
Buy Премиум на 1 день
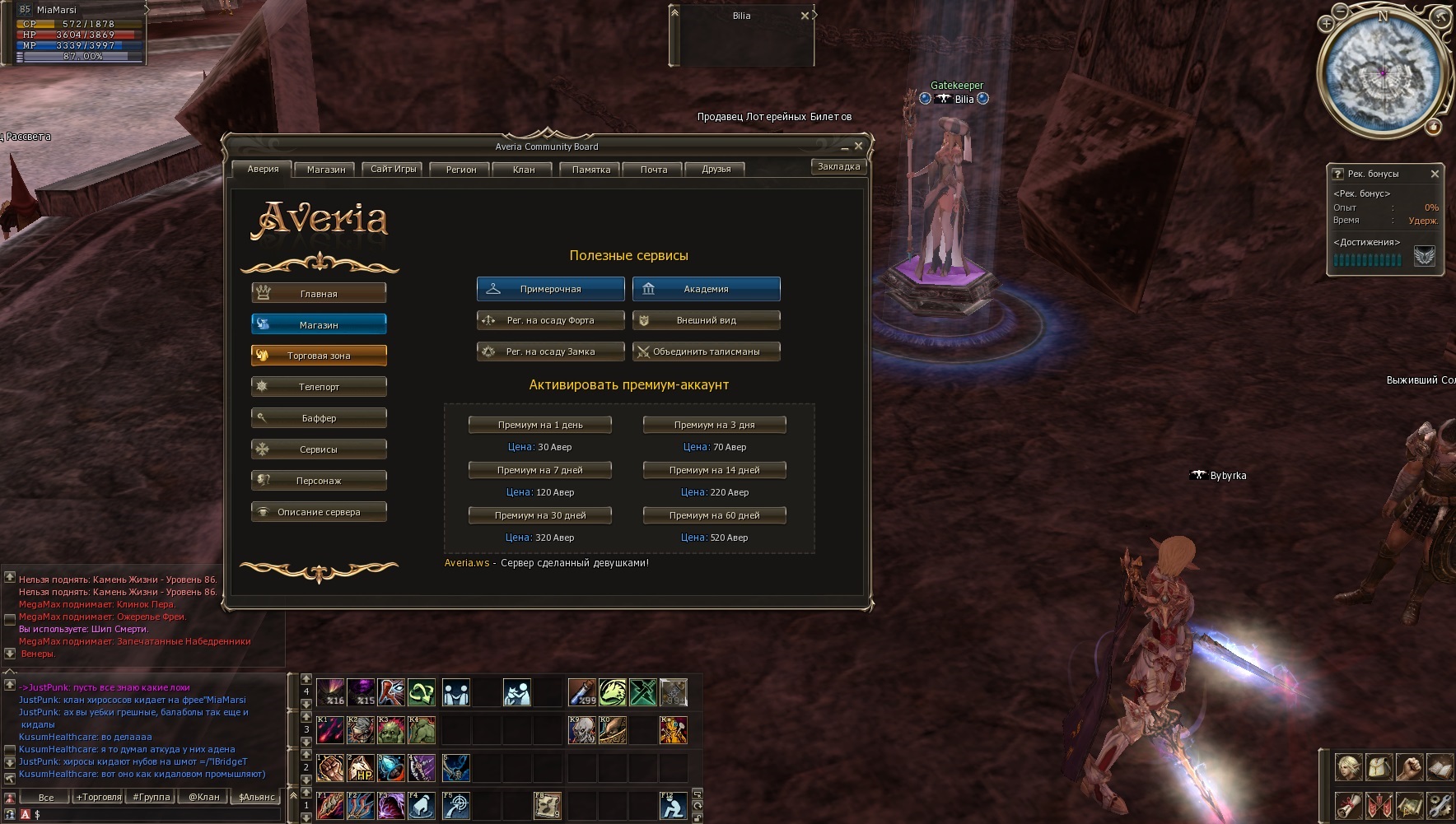tap(539, 425)
